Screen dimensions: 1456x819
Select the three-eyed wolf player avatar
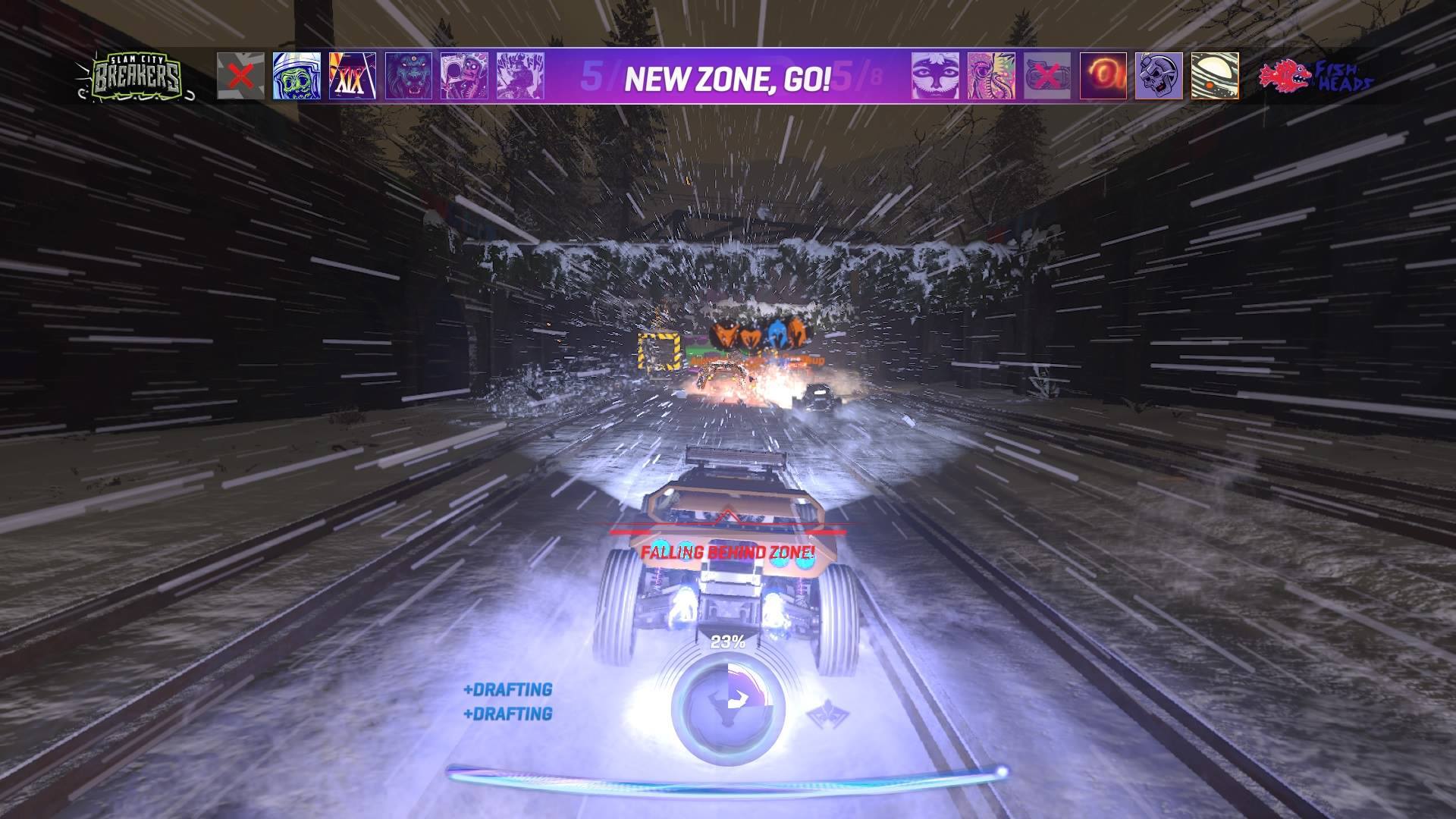(x=409, y=76)
